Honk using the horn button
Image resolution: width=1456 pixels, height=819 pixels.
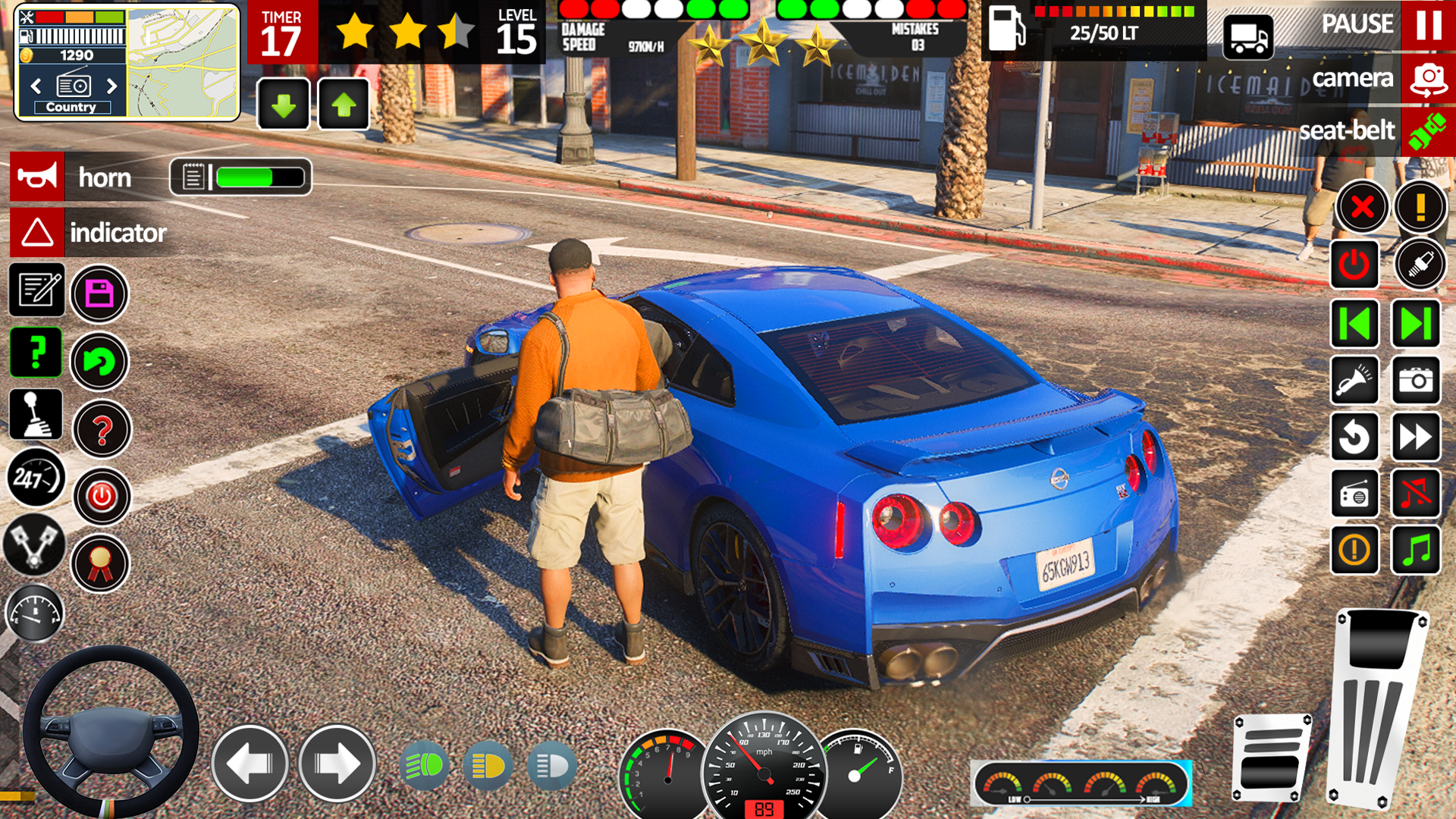(37, 177)
